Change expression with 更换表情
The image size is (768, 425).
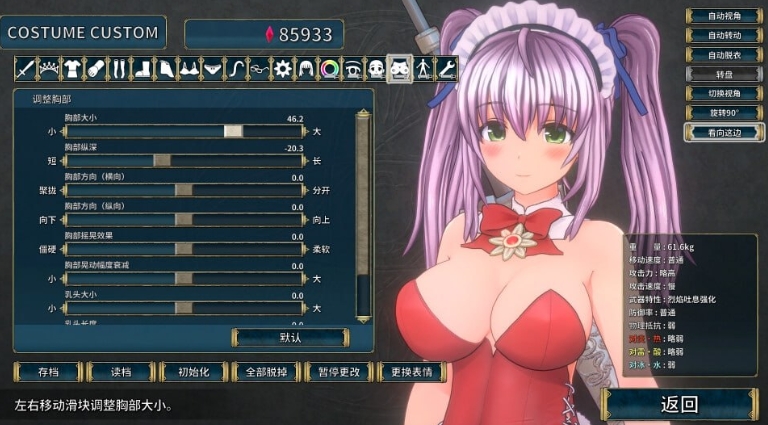[x=413, y=371]
